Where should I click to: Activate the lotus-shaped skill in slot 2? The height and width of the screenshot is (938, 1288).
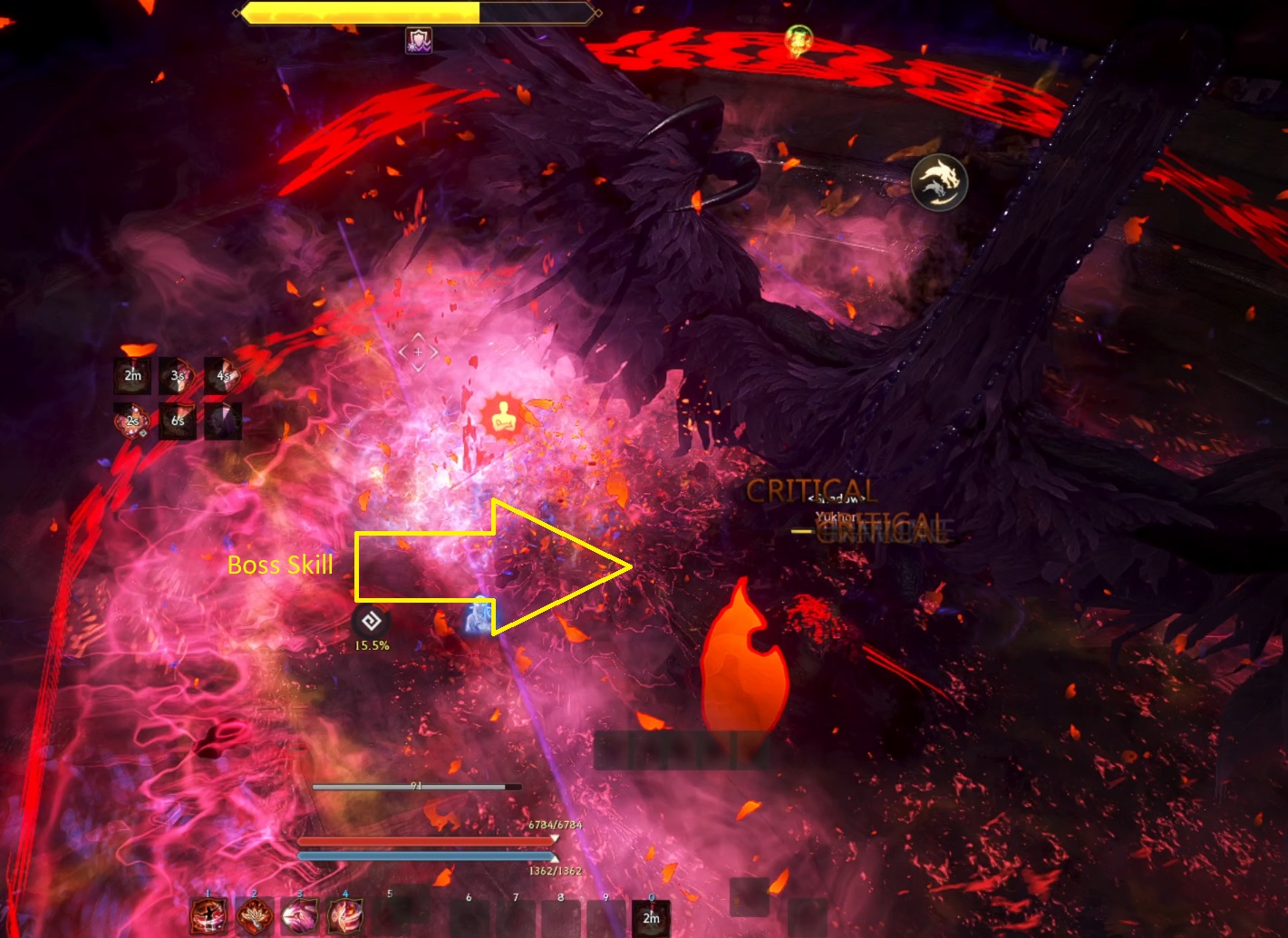click(254, 918)
